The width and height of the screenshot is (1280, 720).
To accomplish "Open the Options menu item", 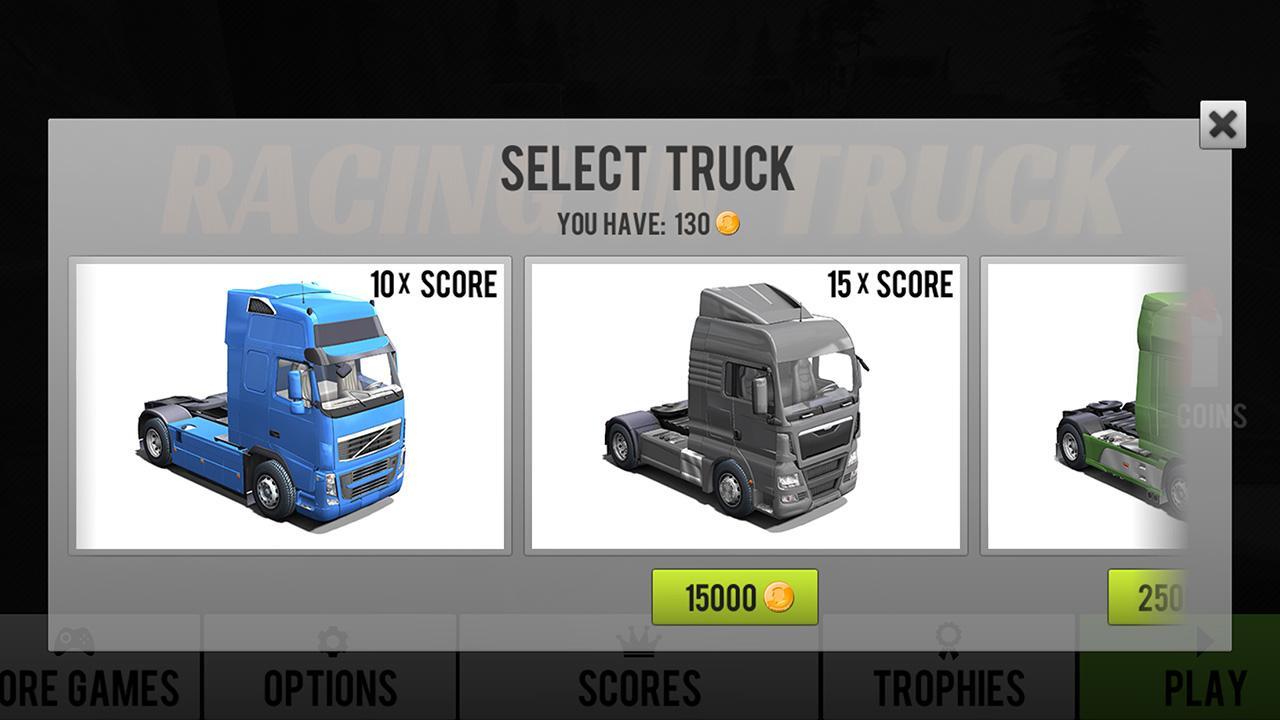I will coord(333,687).
